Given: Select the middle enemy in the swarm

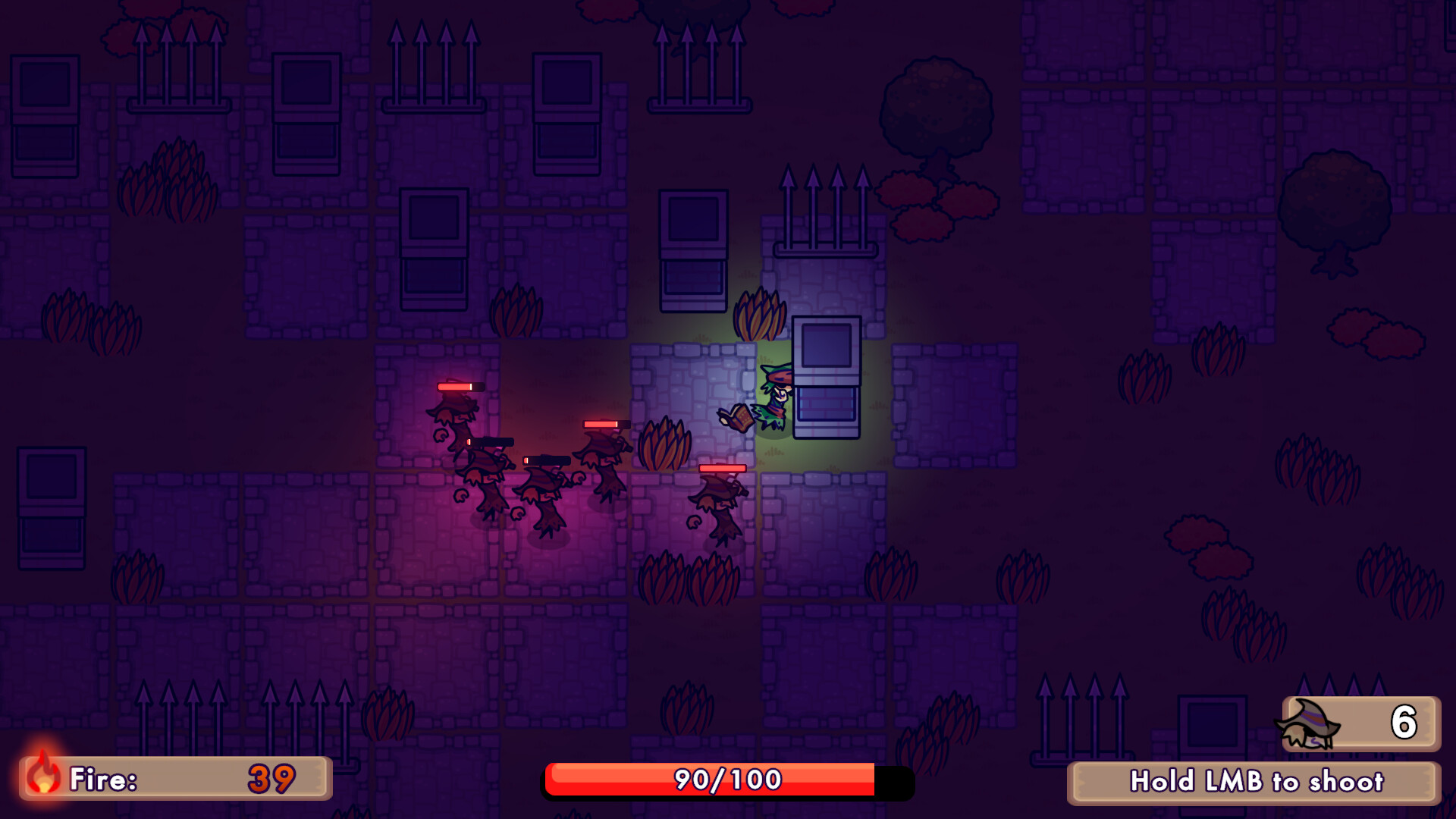Looking at the screenshot, I should [544, 493].
